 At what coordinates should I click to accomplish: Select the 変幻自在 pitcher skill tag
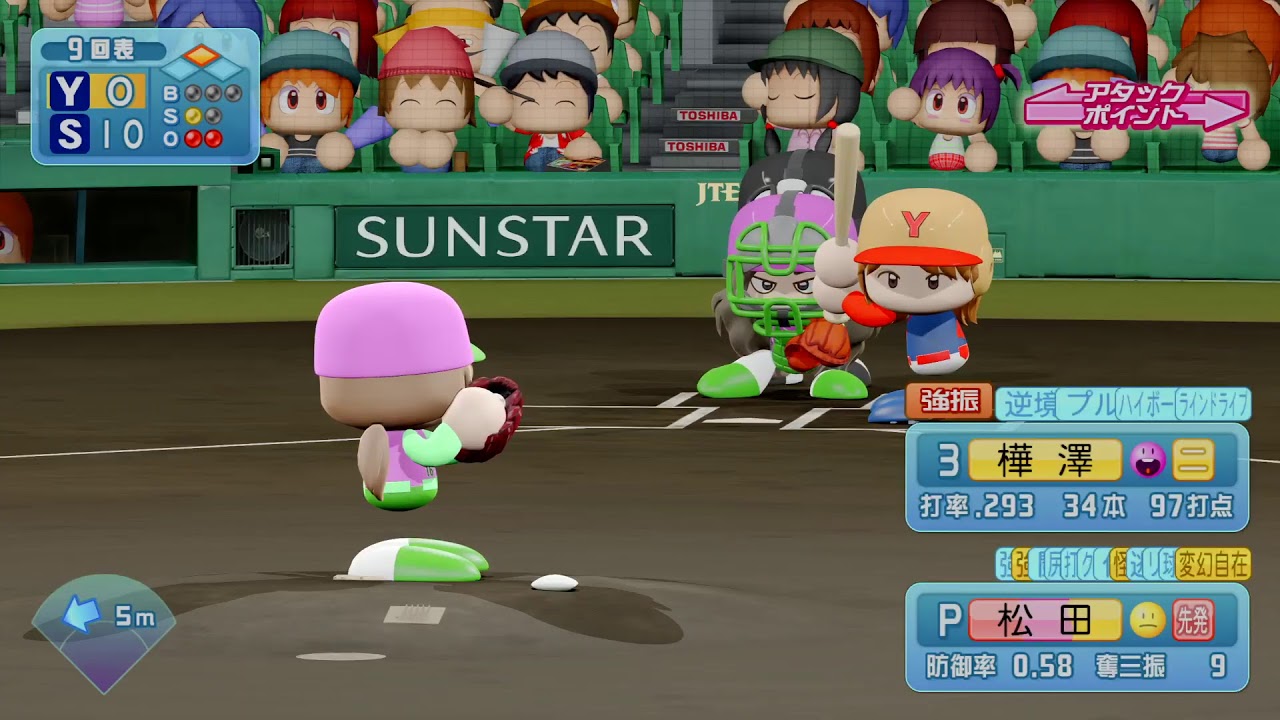(x=1213, y=565)
